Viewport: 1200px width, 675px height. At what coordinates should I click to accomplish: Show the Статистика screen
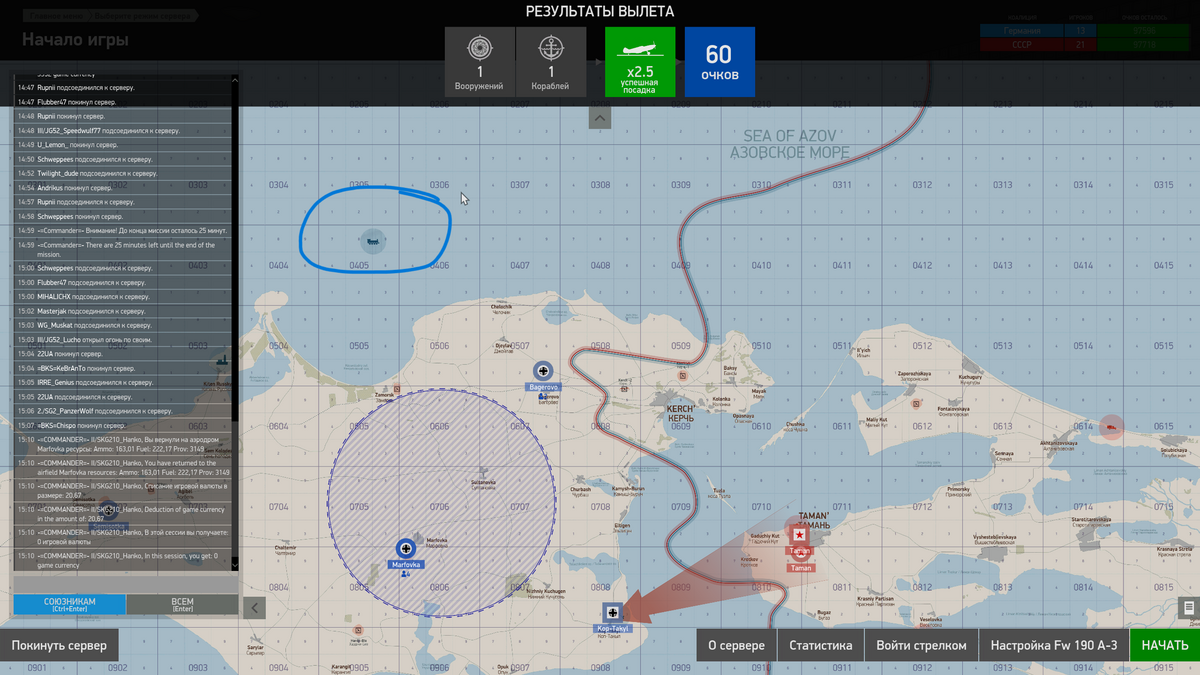(x=820, y=645)
